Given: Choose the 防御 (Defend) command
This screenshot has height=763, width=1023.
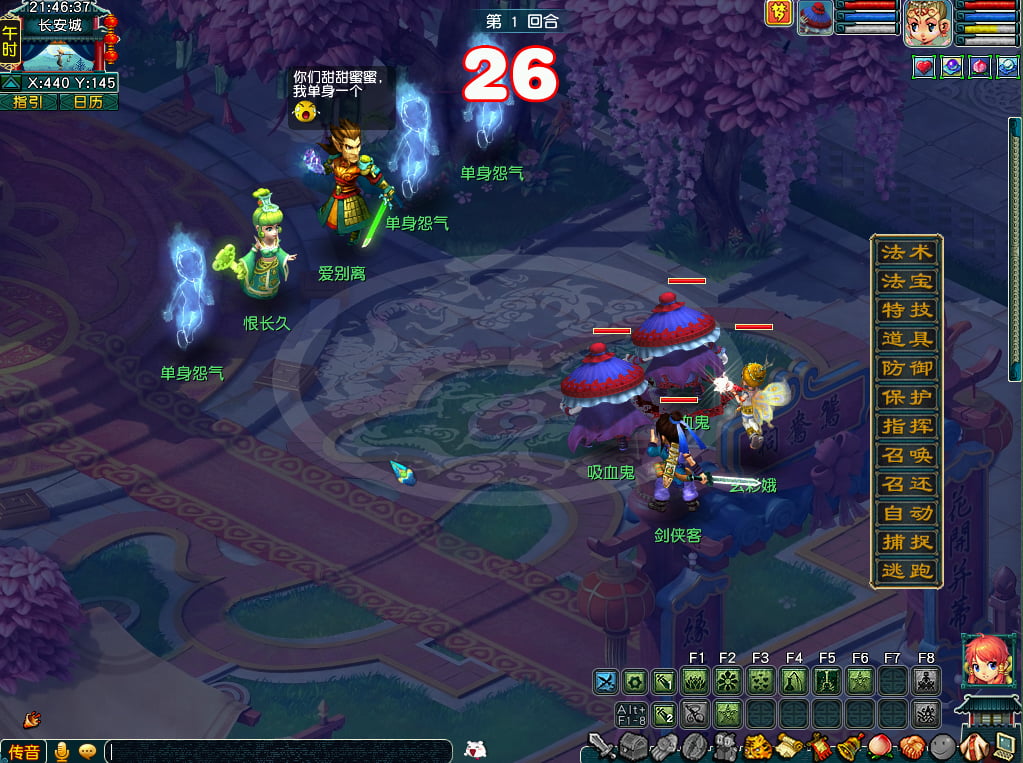Looking at the screenshot, I should [x=906, y=368].
